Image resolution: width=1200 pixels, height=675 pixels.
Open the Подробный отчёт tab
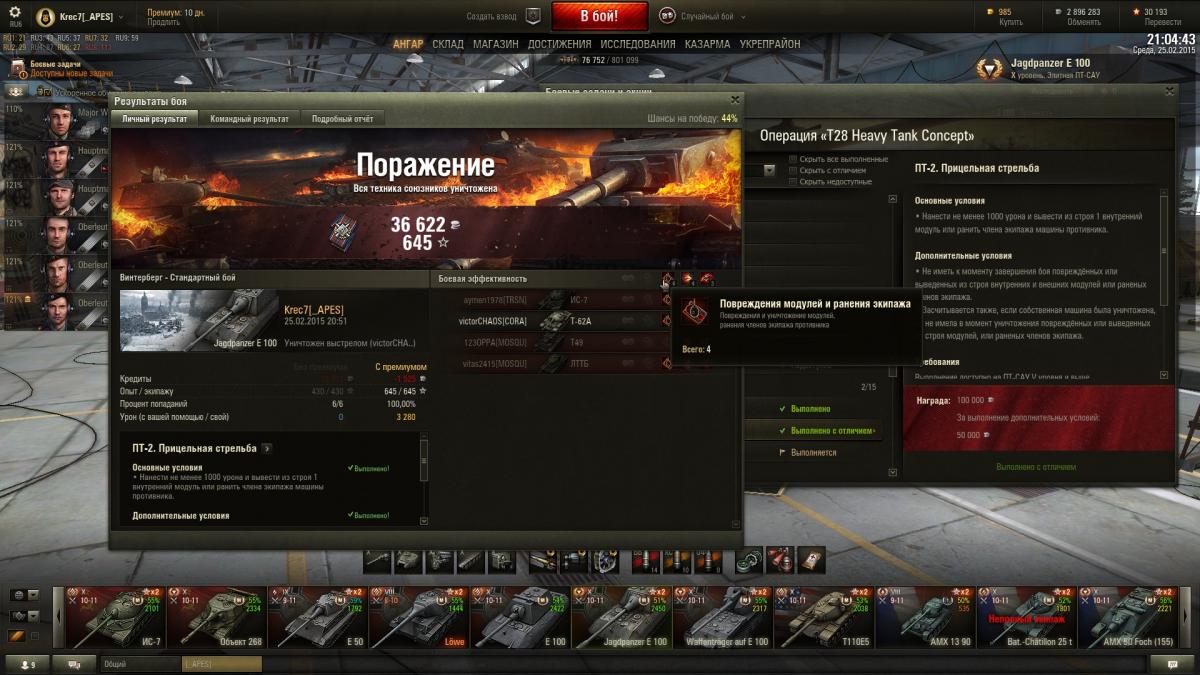tap(342, 119)
